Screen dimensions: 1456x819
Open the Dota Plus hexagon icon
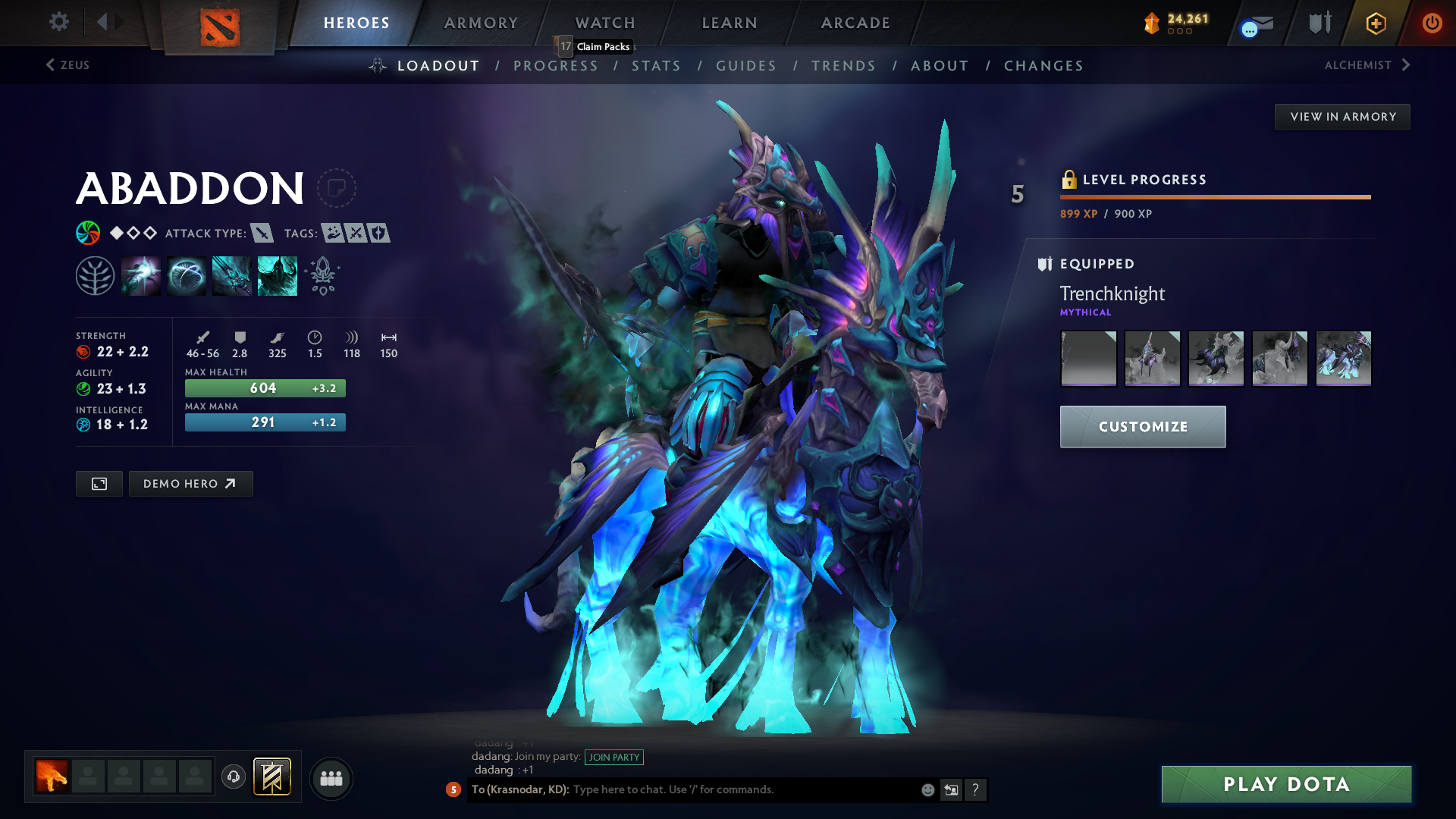(1375, 23)
